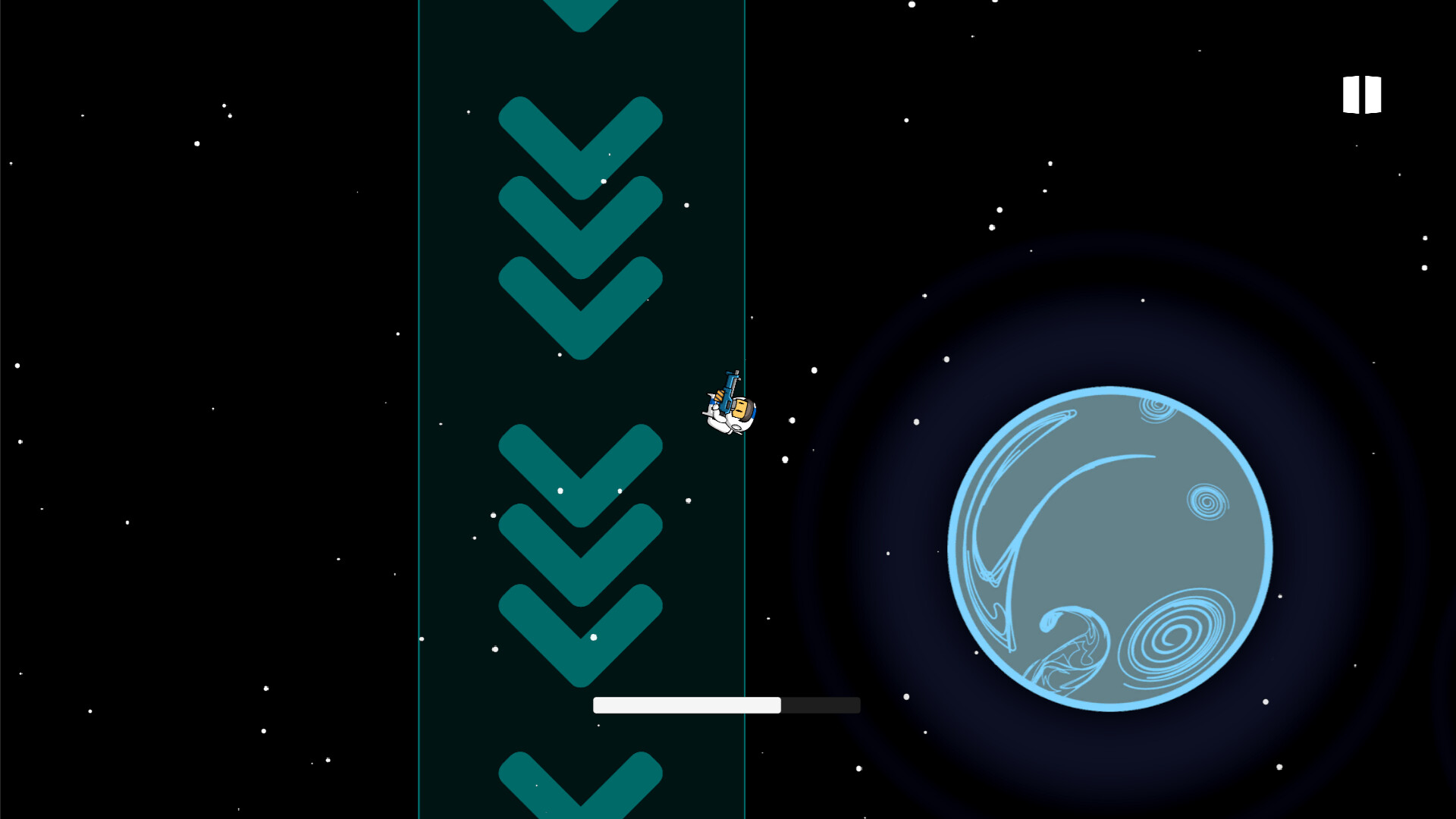Viewport: 1456px width, 819px height.
Task: Click the teal stream column's right boundary line
Action: 745,531
